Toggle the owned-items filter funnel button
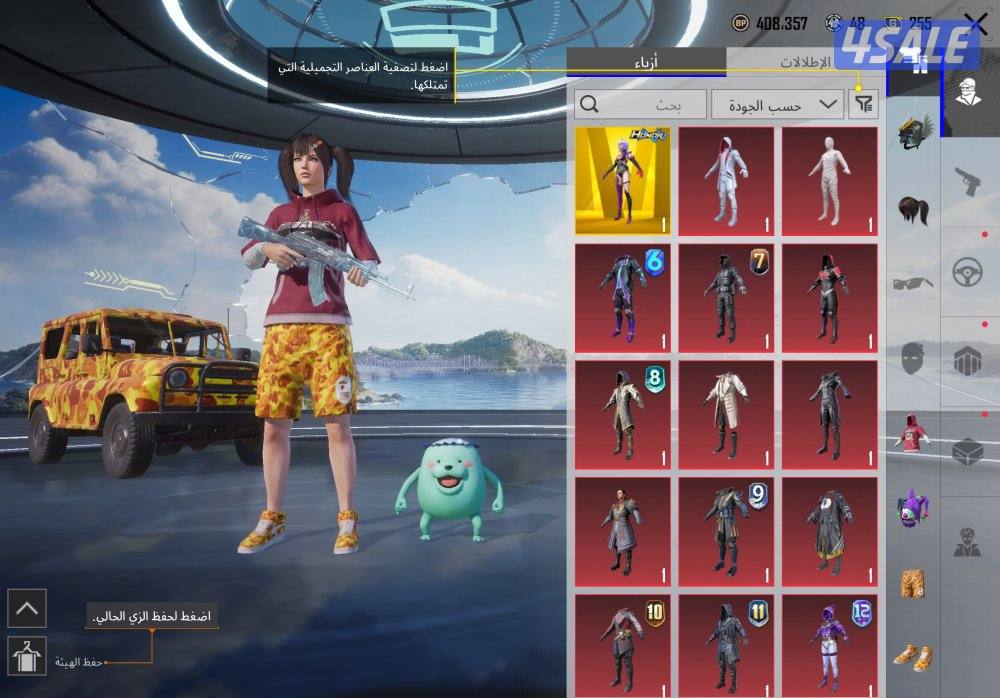The height and width of the screenshot is (698, 1000). [x=863, y=104]
